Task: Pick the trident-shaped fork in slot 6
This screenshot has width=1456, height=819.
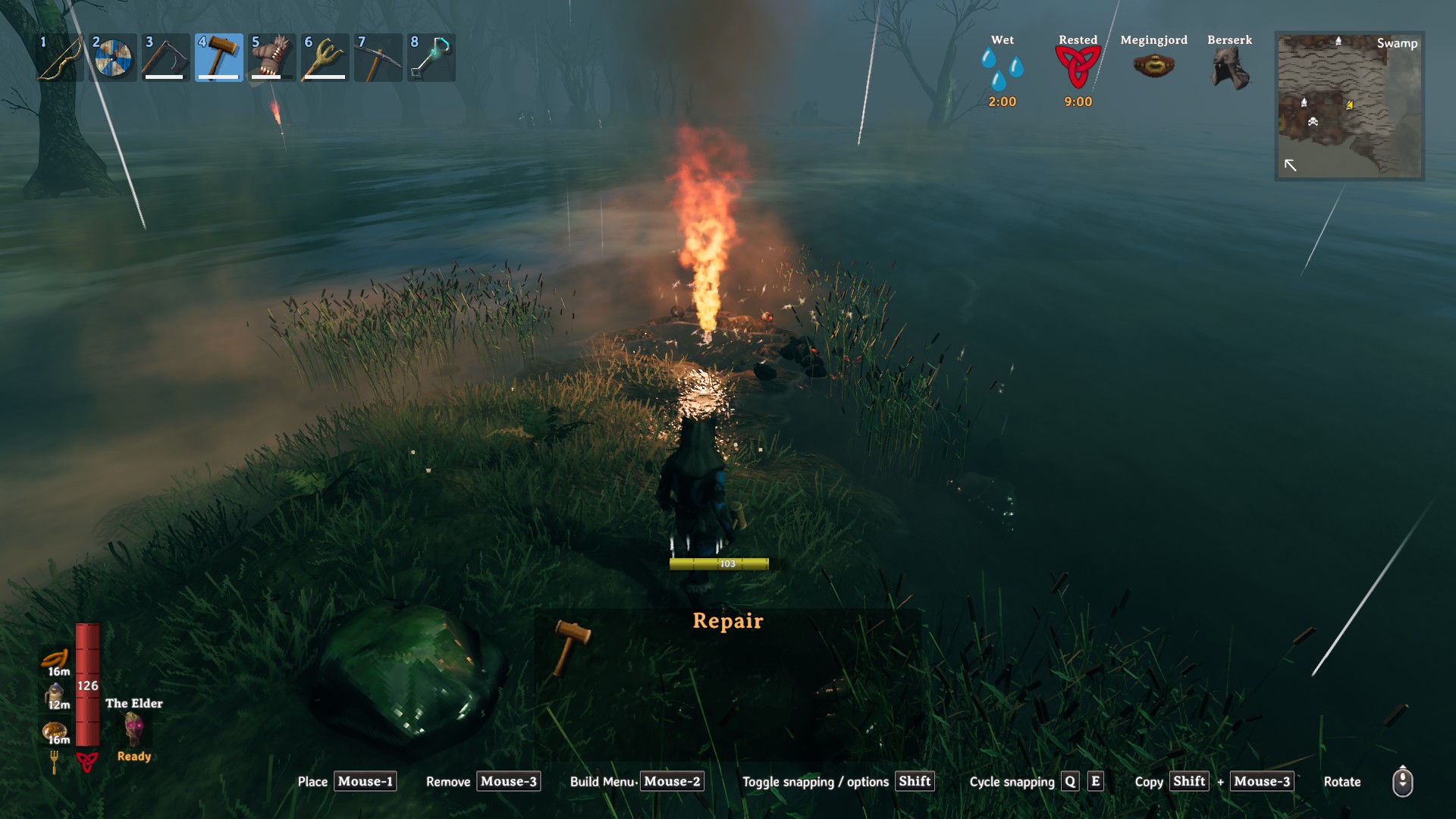Action: click(325, 58)
